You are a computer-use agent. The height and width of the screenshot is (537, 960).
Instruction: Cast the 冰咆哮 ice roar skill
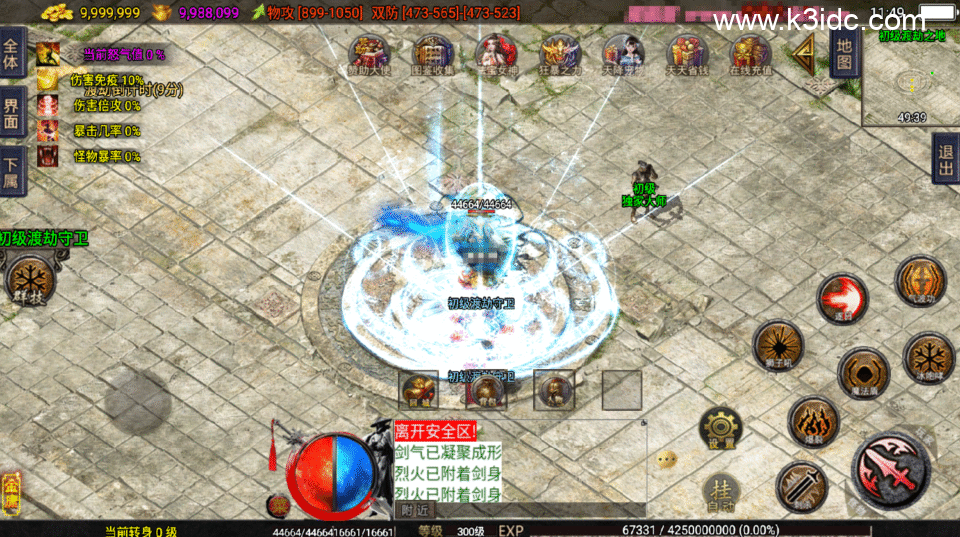tap(928, 357)
